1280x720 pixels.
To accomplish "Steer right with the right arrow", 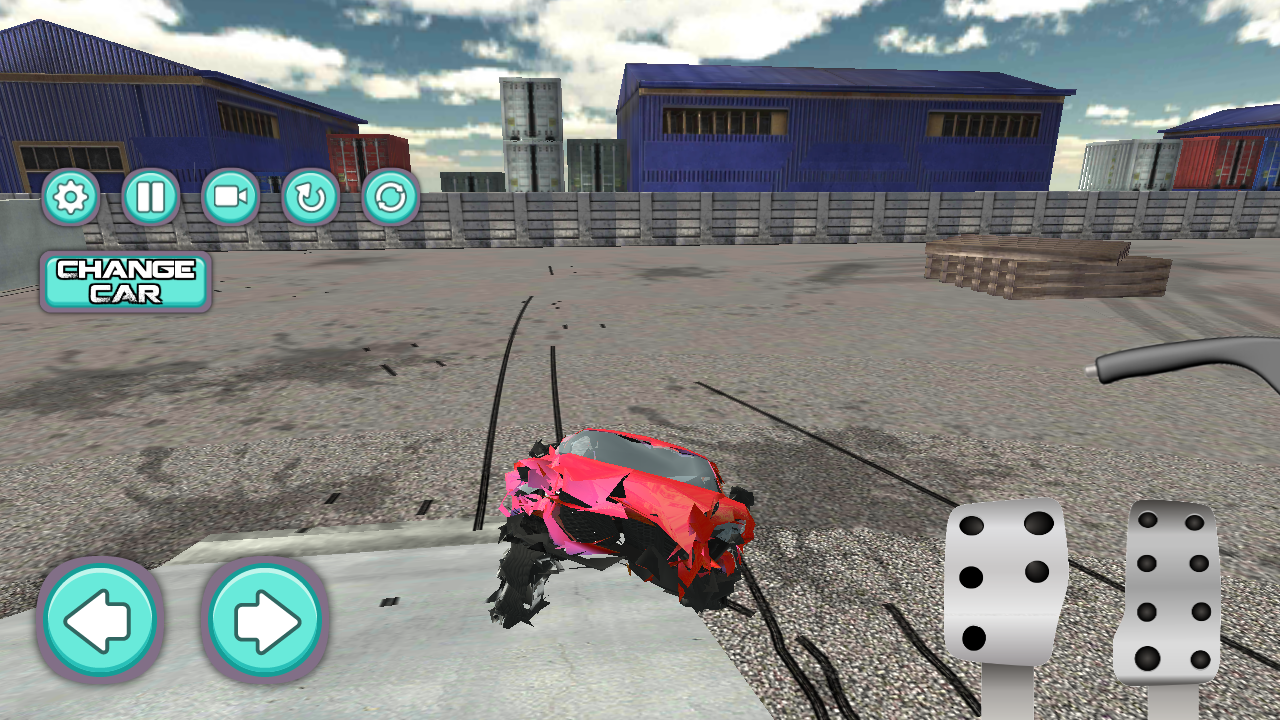I will tap(265, 621).
